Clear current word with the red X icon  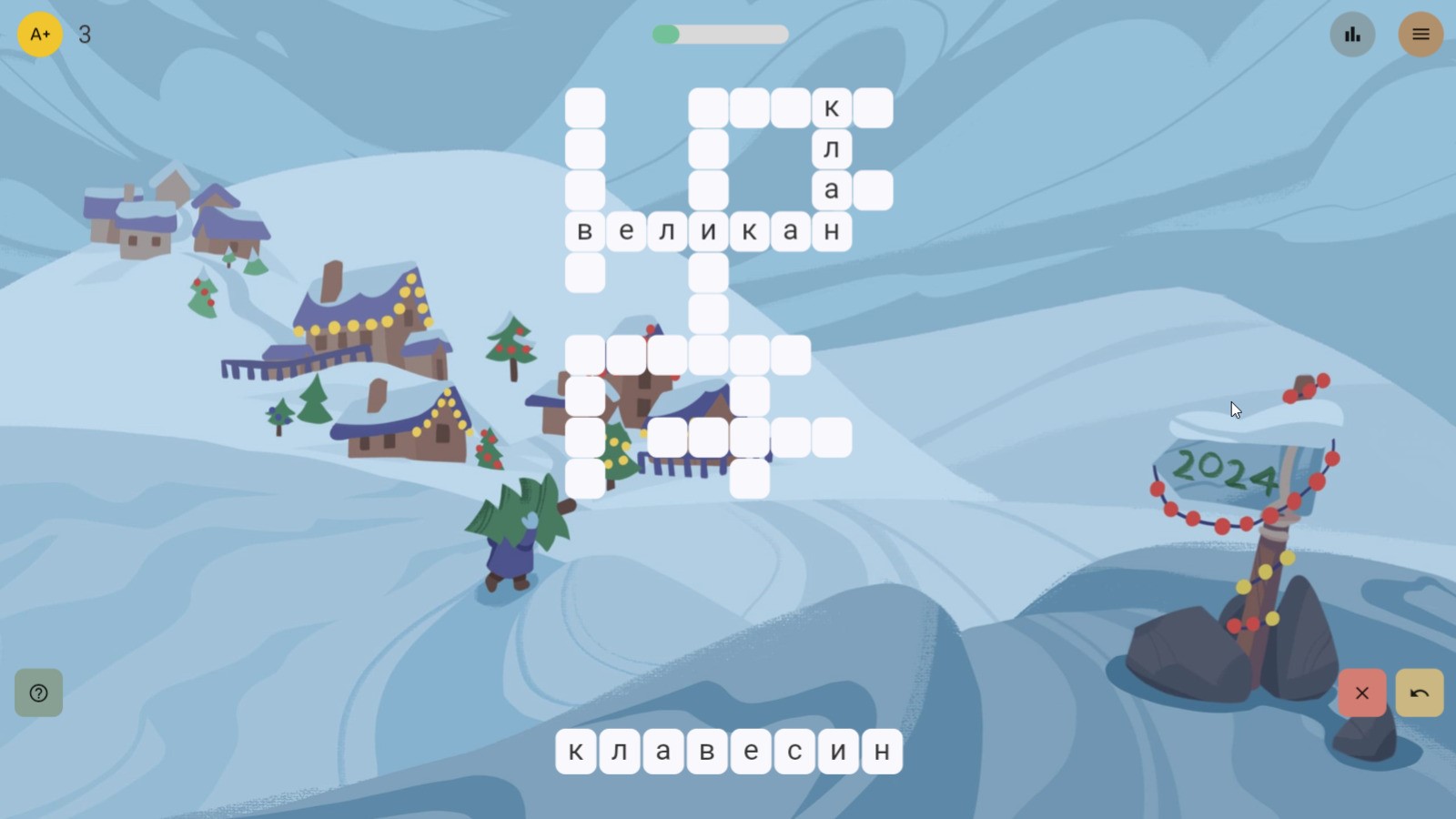(1362, 693)
